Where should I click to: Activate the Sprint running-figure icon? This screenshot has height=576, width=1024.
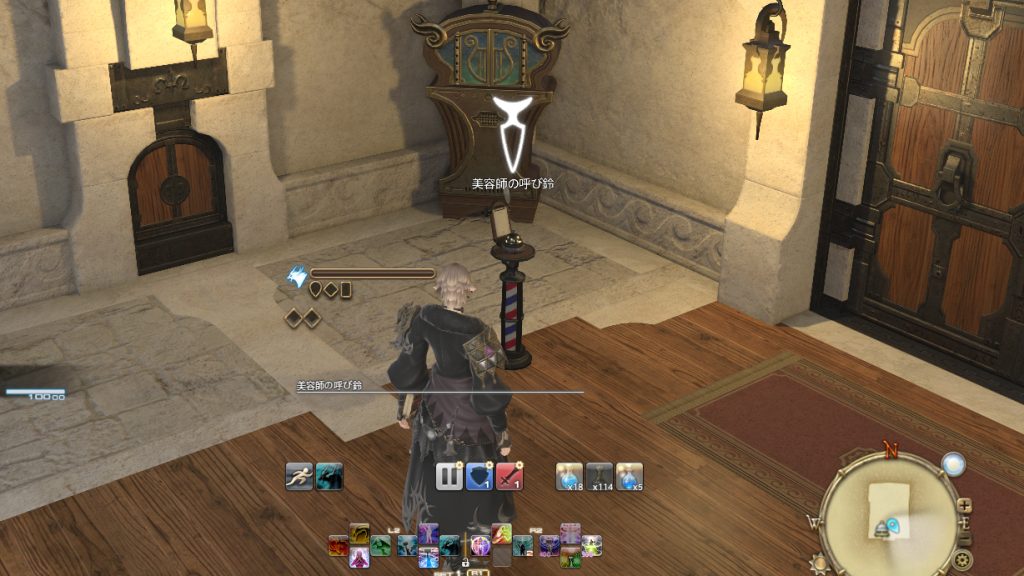click(299, 476)
